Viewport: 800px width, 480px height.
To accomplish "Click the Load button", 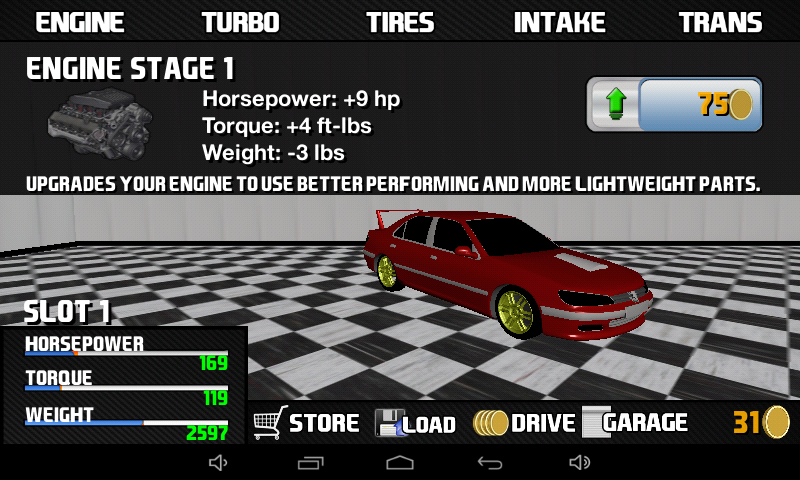I will tap(415, 423).
